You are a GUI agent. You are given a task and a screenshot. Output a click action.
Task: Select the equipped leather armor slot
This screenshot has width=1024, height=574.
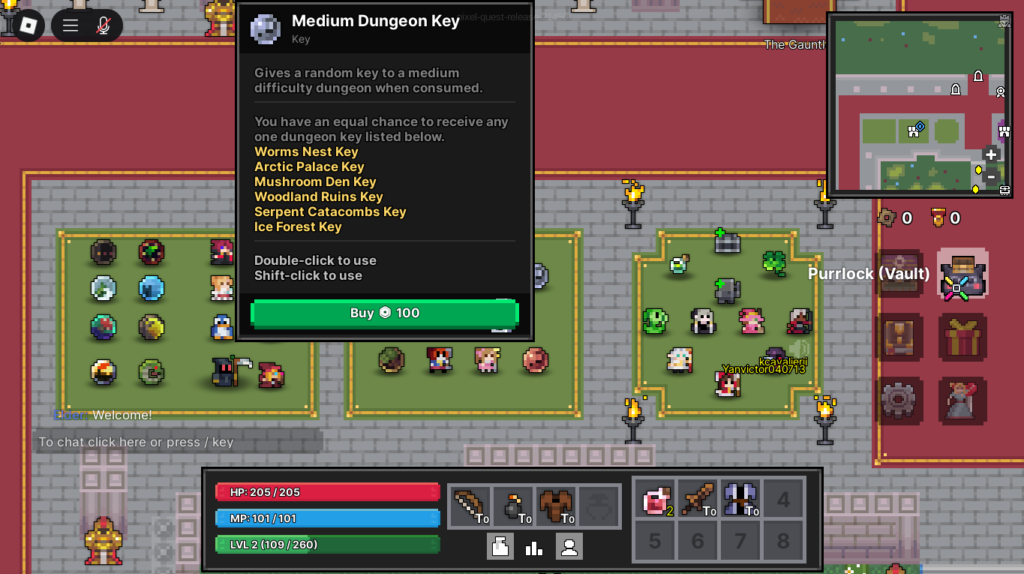pyautogui.click(x=556, y=506)
